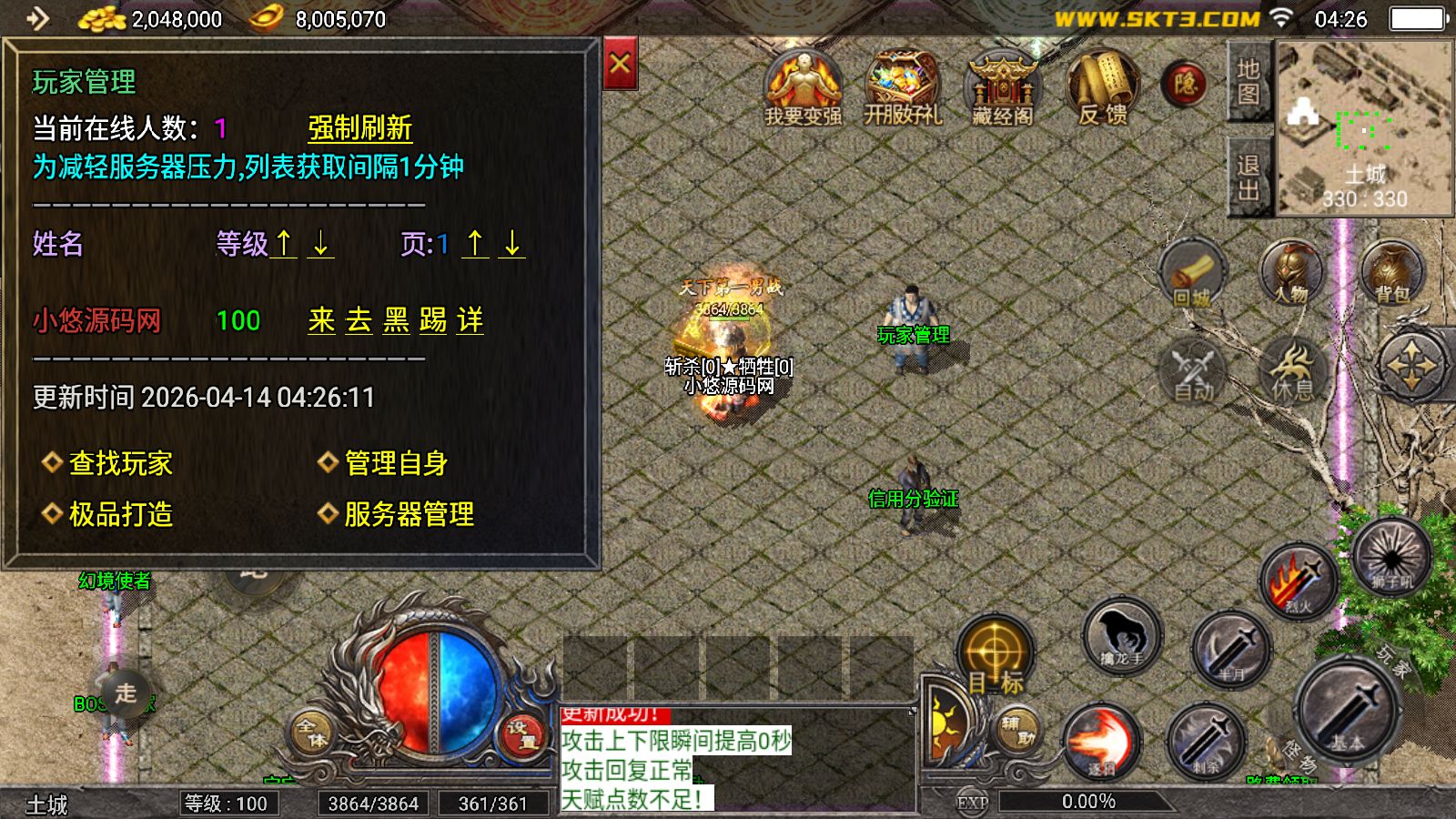Click the EXP progress bar showing 0.00%
Screen dimensions: 1456x819
1086,801
